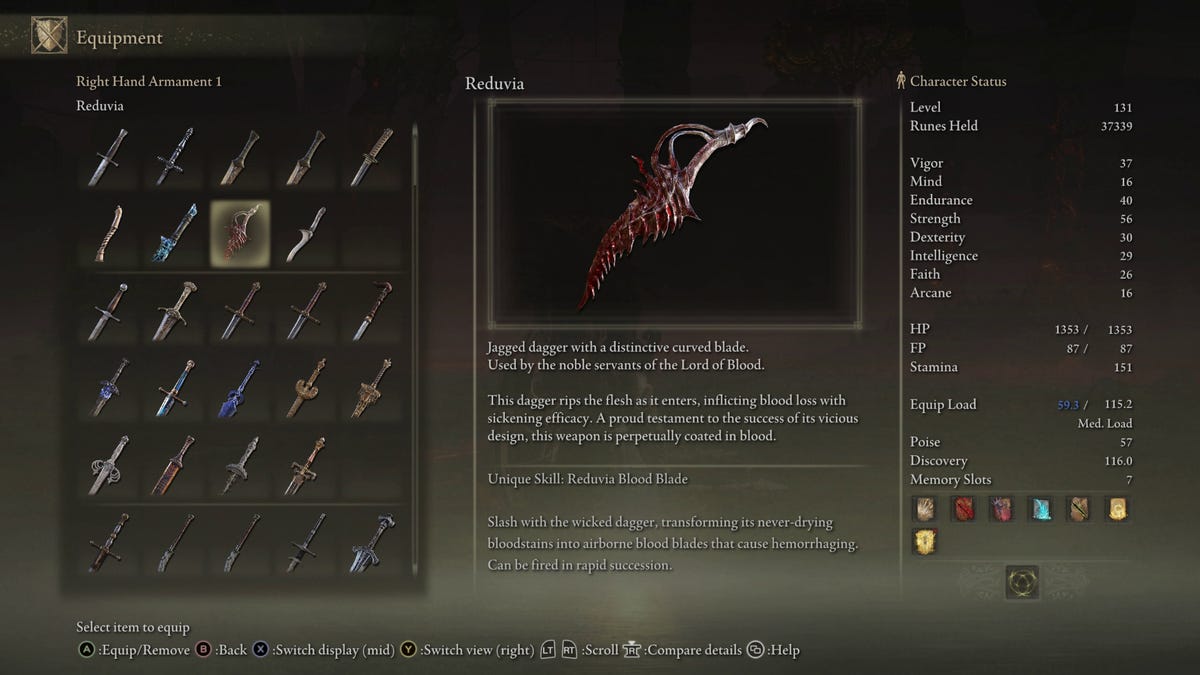Select the golden spell icon on second row

click(925, 543)
